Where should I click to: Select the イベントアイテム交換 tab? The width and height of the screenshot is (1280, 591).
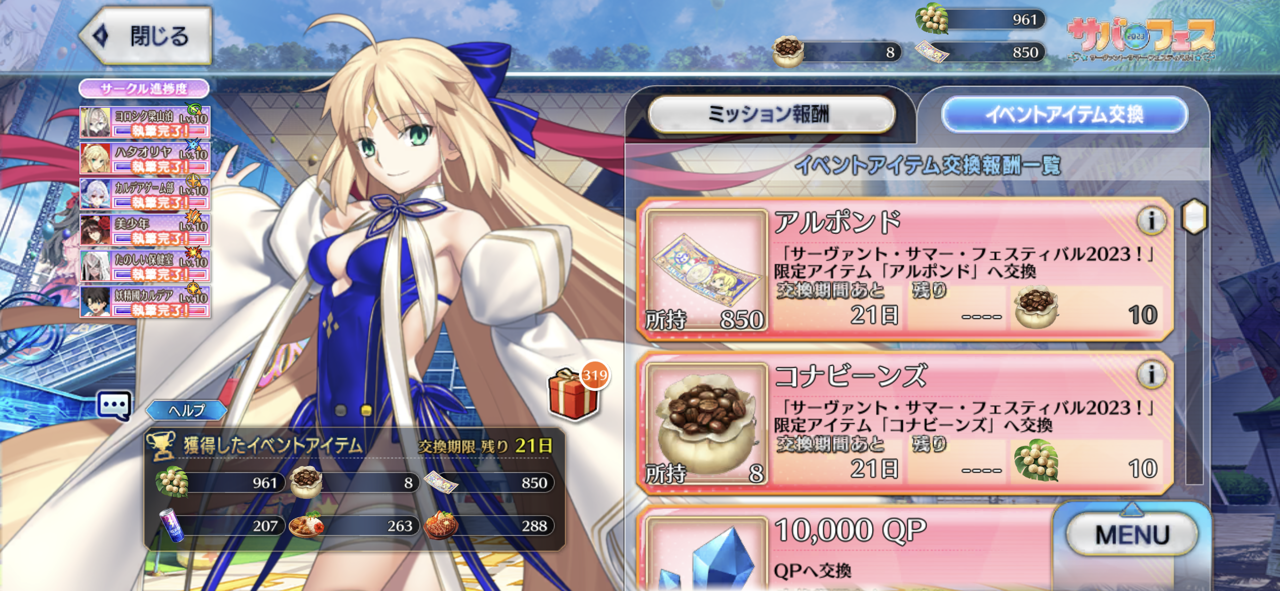[1063, 115]
